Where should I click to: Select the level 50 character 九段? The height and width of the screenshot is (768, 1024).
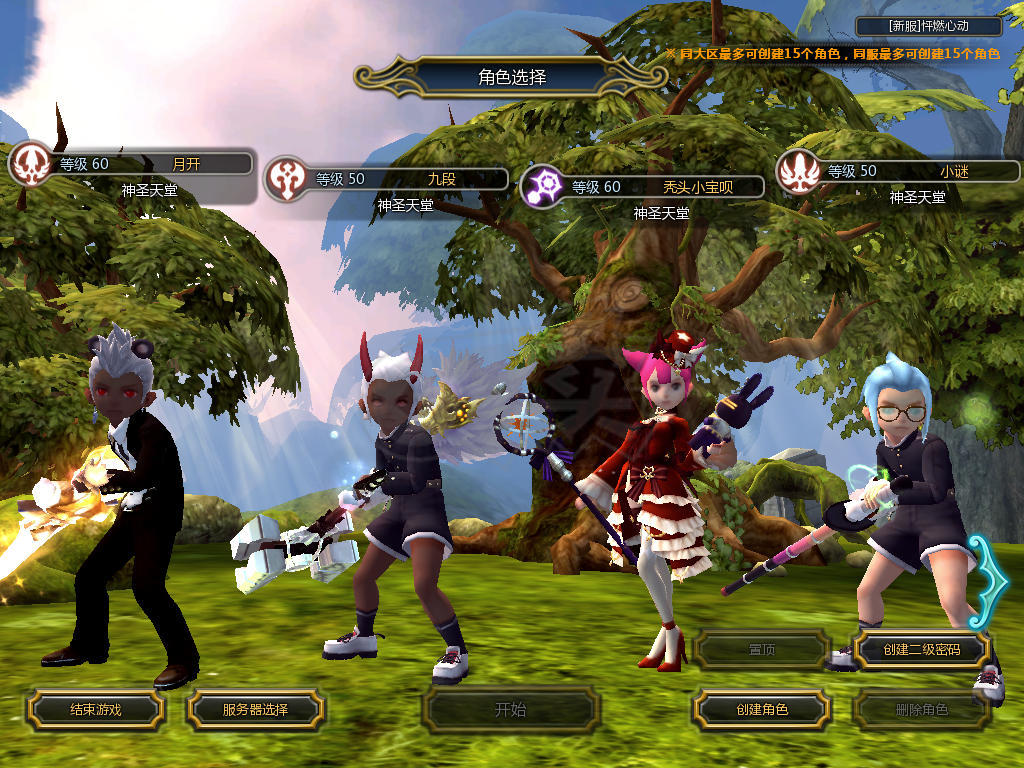pyautogui.click(x=386, y=180)
